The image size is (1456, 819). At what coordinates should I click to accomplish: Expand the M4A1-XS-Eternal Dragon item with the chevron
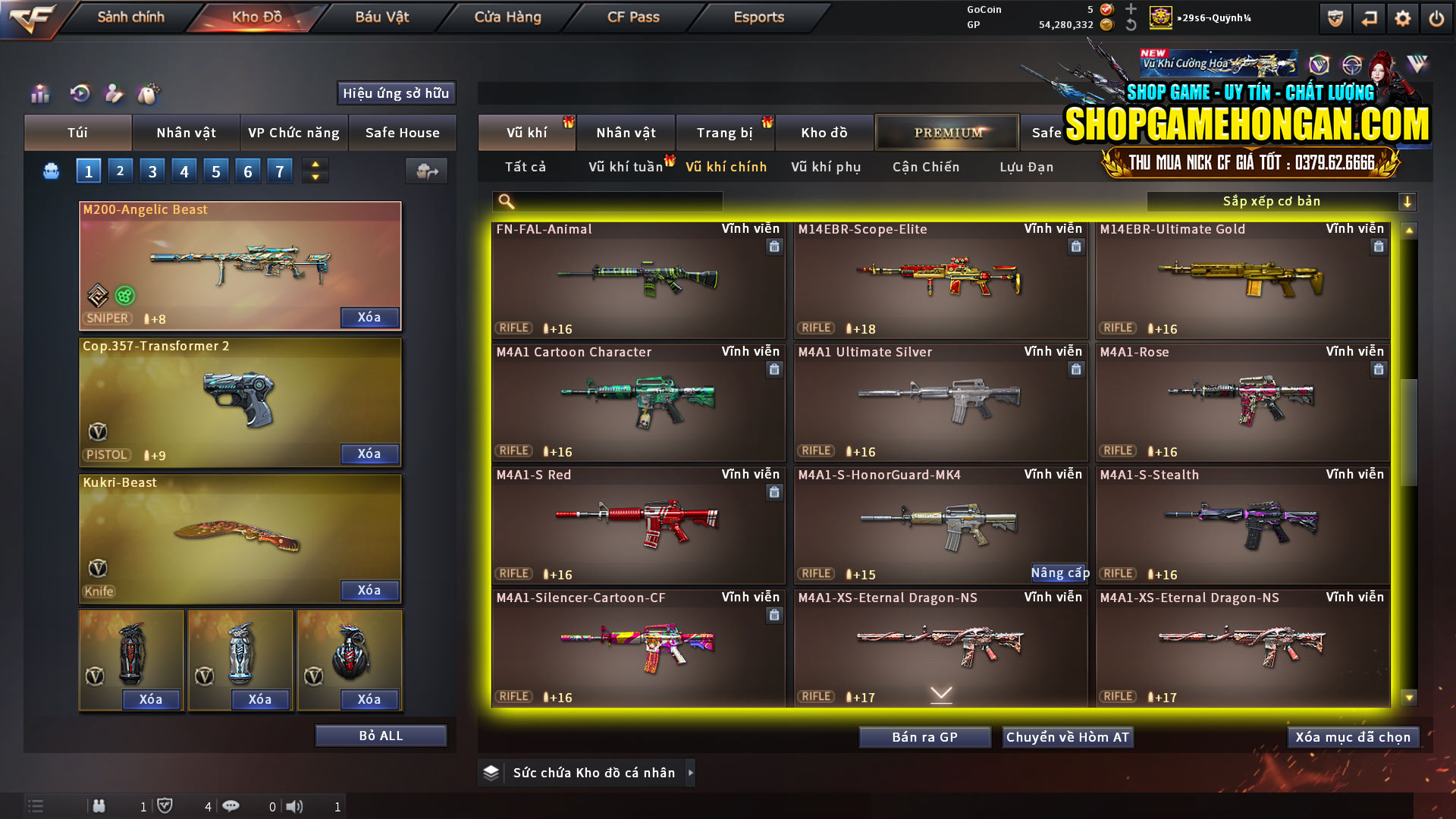(940, 692)
